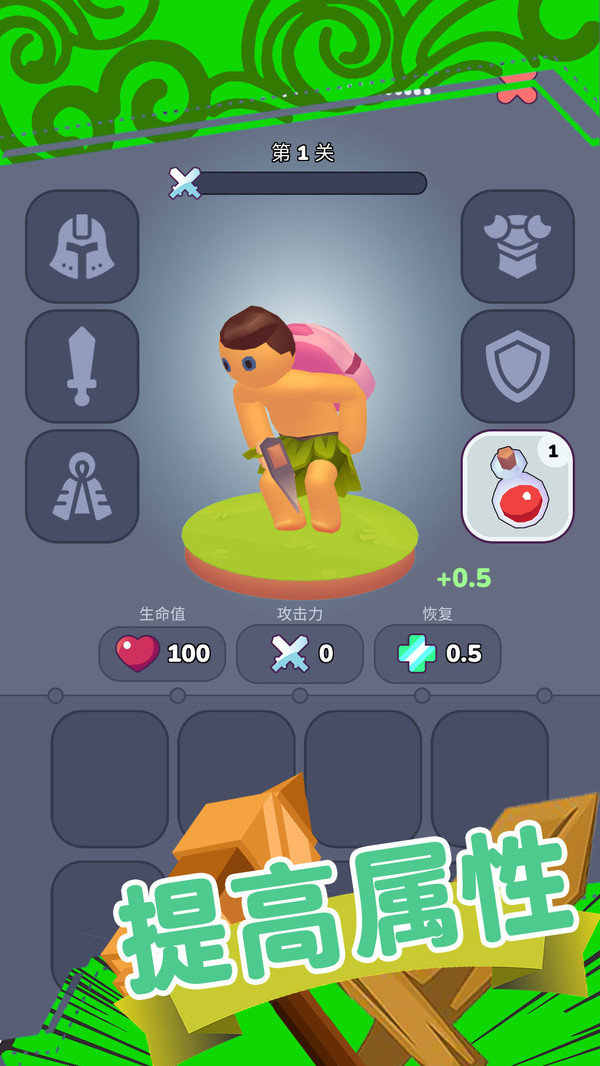Viewport: 600px width, 1066px height.
Task: Use the red health potion slot
Action: tap(517, 486)
